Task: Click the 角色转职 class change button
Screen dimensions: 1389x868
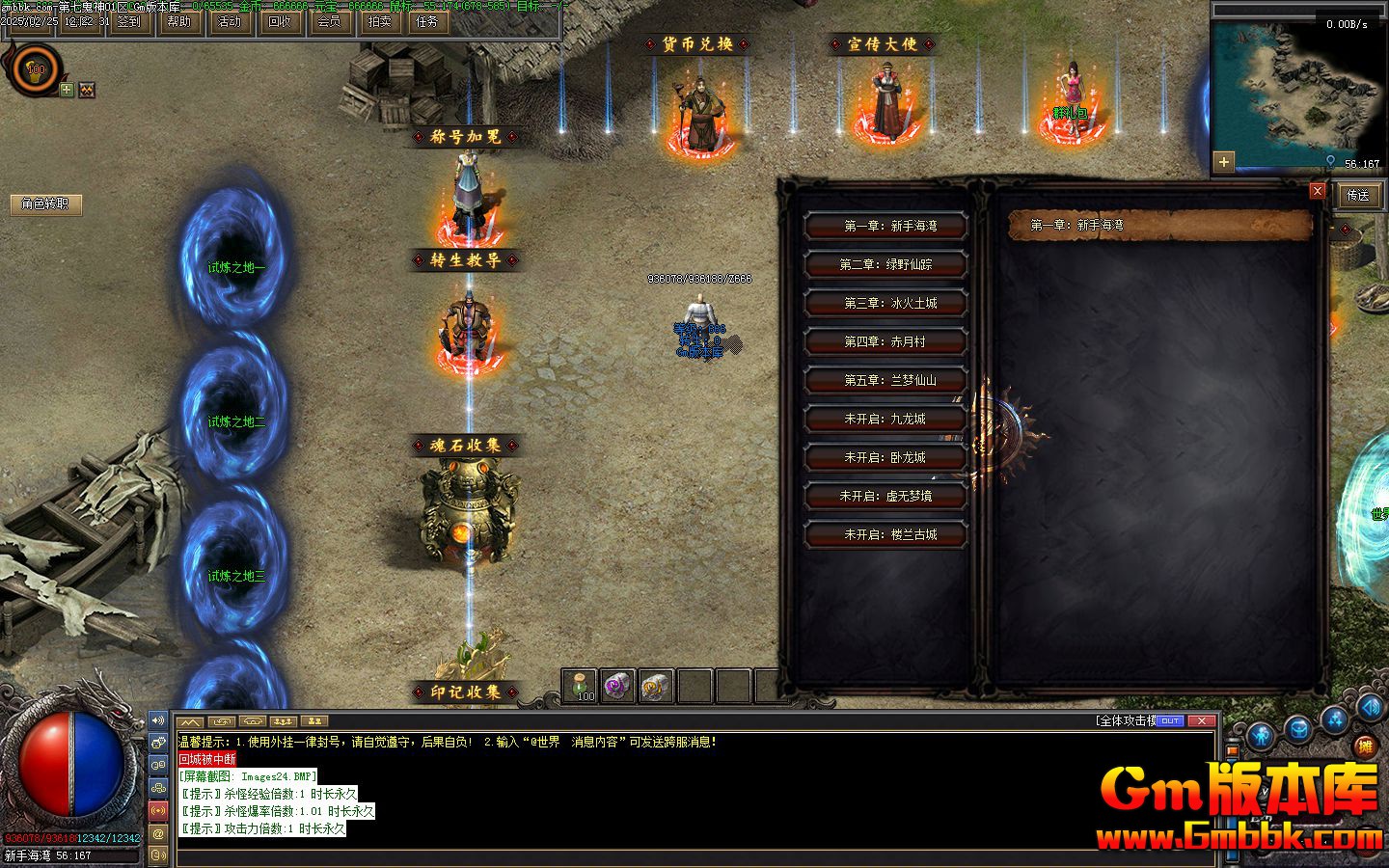Action: (45, 203)
